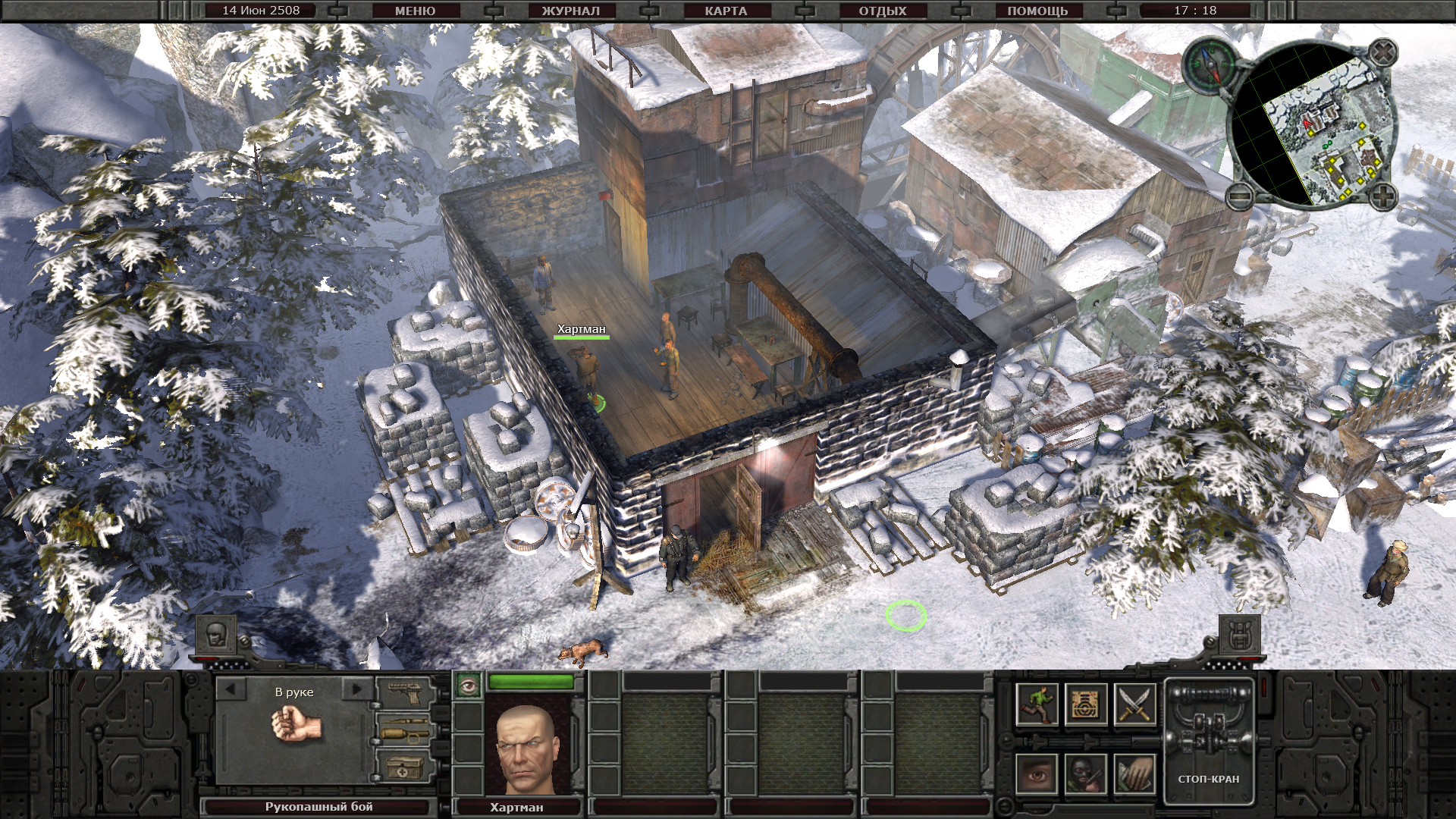The image size is (1456, 819).
Task: Close the minimap with the X button
Action: [x=1384, y=52]
